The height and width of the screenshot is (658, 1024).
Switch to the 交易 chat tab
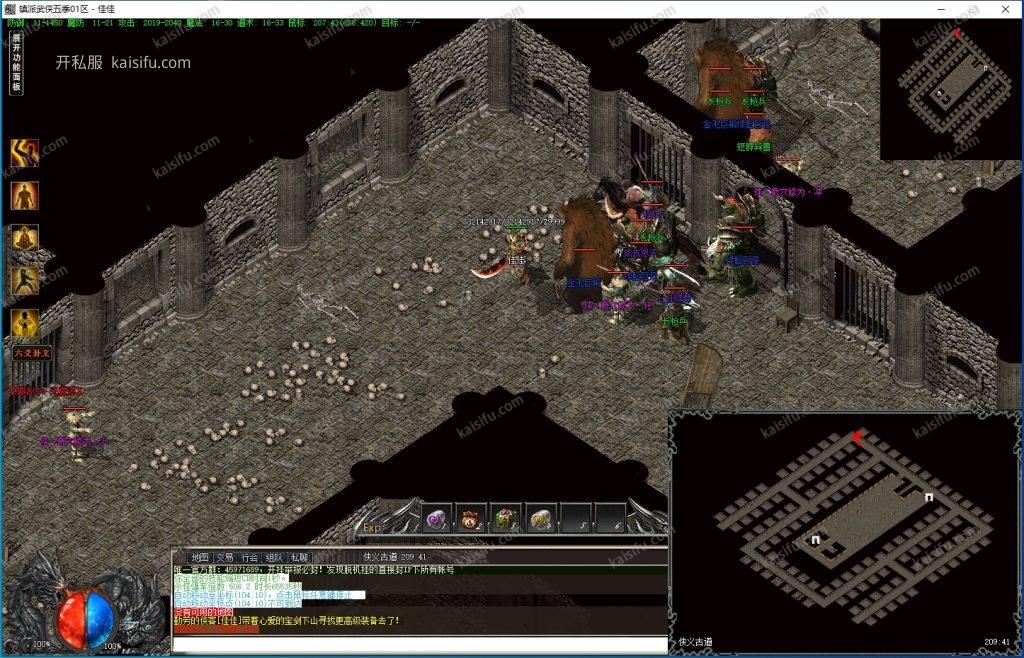coord(225,557)
